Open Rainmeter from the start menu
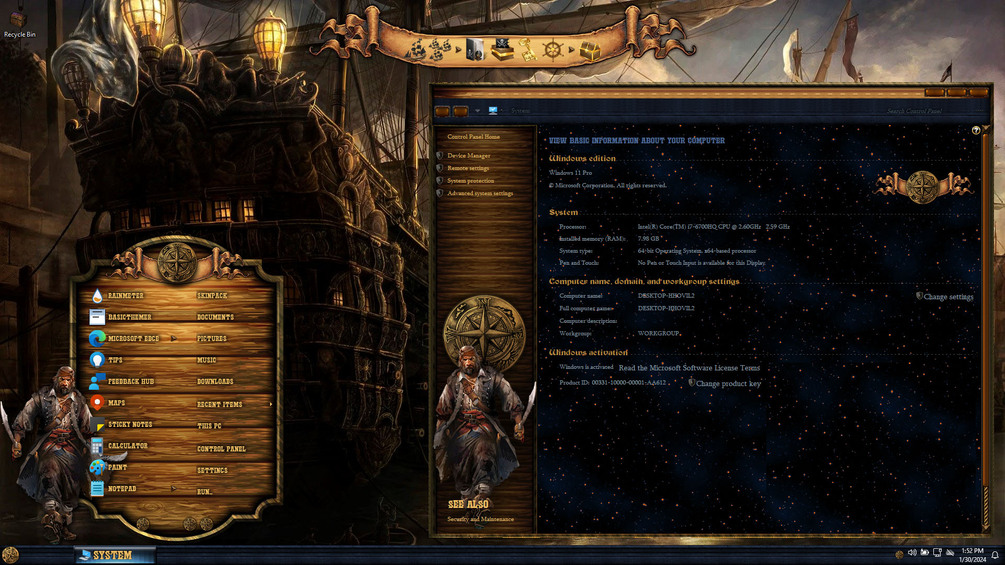The image size is (1005, 565). [125, 296]
